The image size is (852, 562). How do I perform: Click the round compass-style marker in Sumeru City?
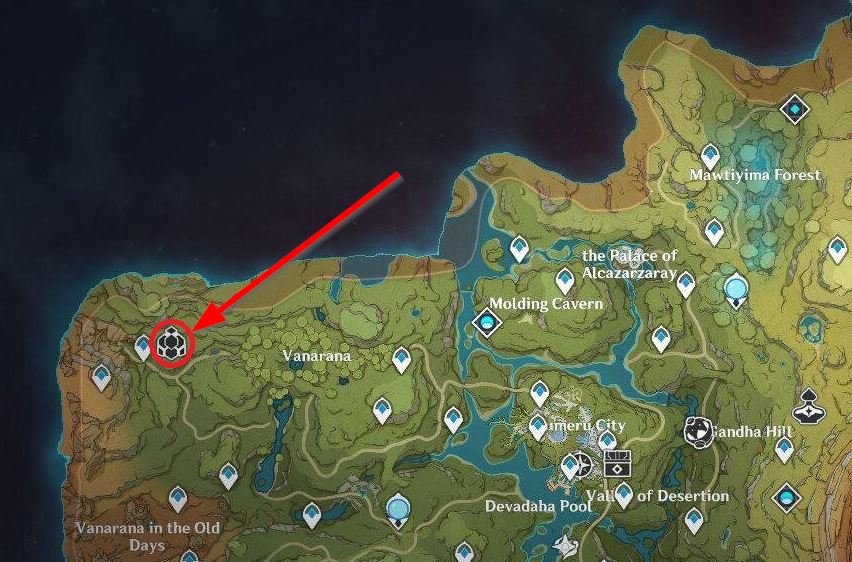pyautogui.click(x=574, y=465)
